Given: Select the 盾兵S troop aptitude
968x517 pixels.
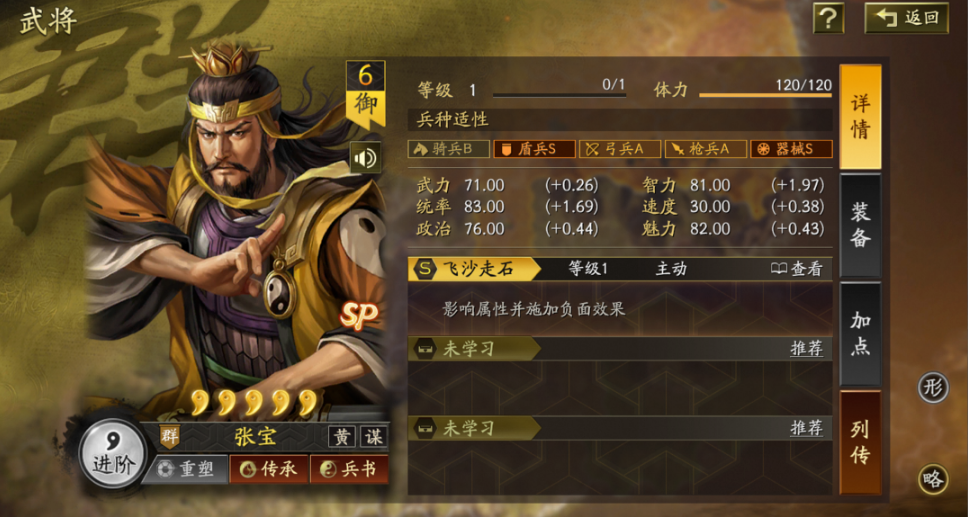Looking at the screenshot, I should 534,149.
